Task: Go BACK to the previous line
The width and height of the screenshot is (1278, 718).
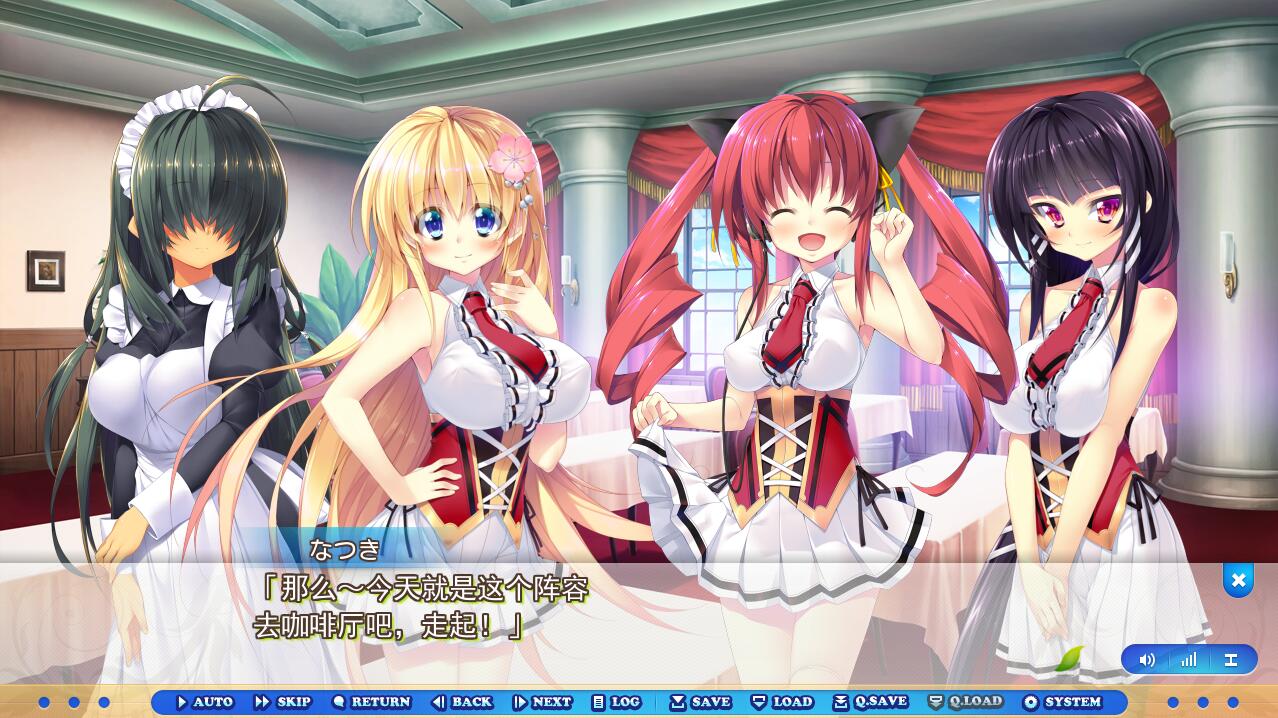Action: 462,702
